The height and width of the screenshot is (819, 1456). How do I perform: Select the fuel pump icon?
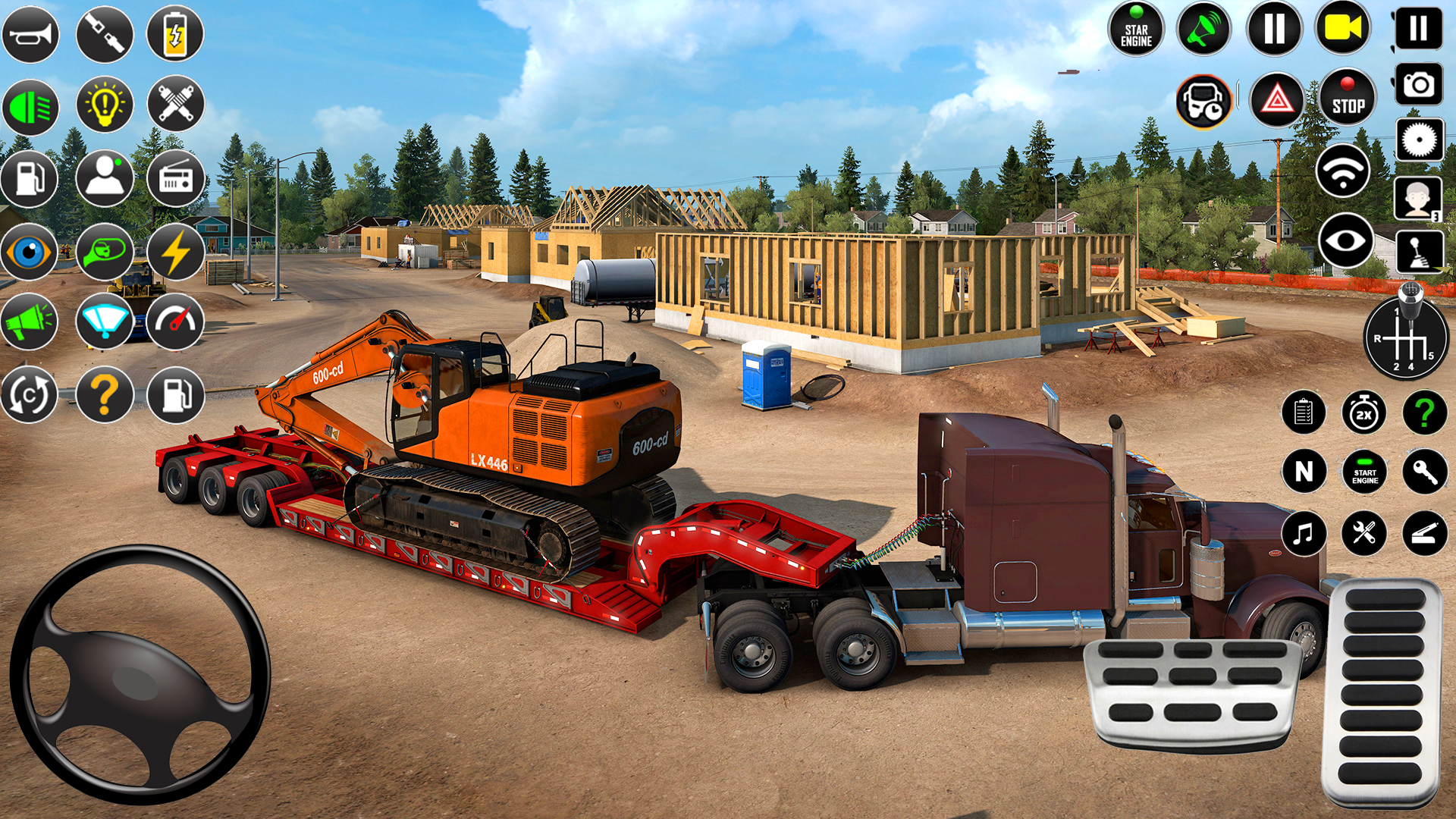click(x=29, y=180)
